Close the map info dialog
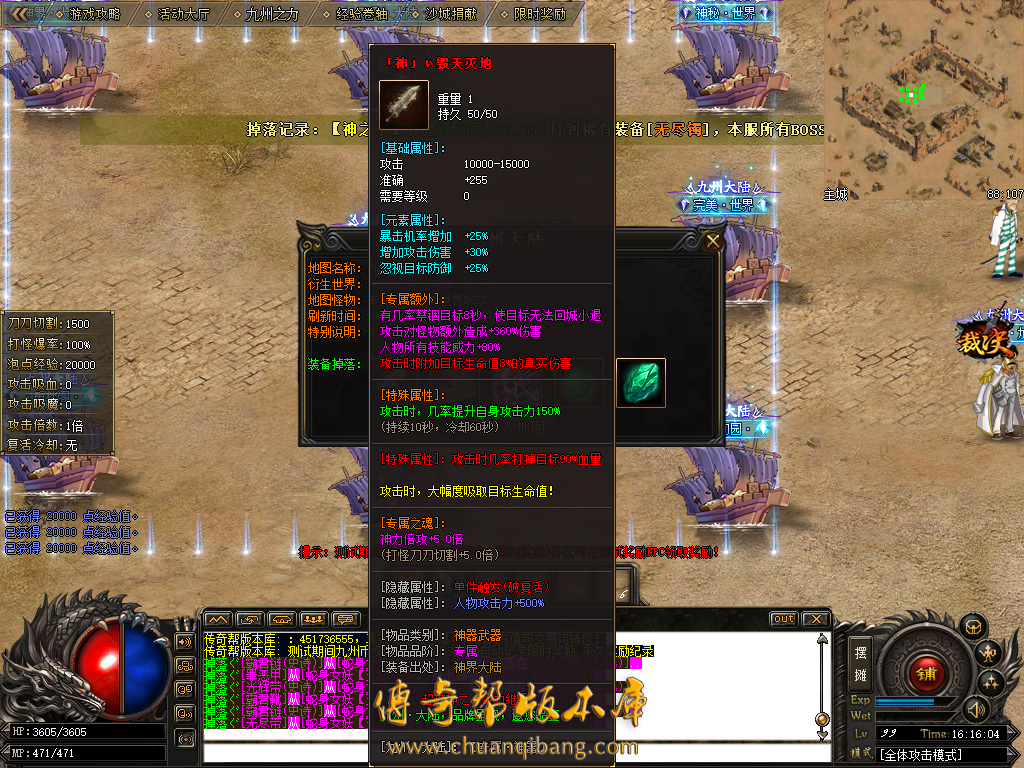The height and width of the screenshot is (768, 1024). [x=713, y=241]
